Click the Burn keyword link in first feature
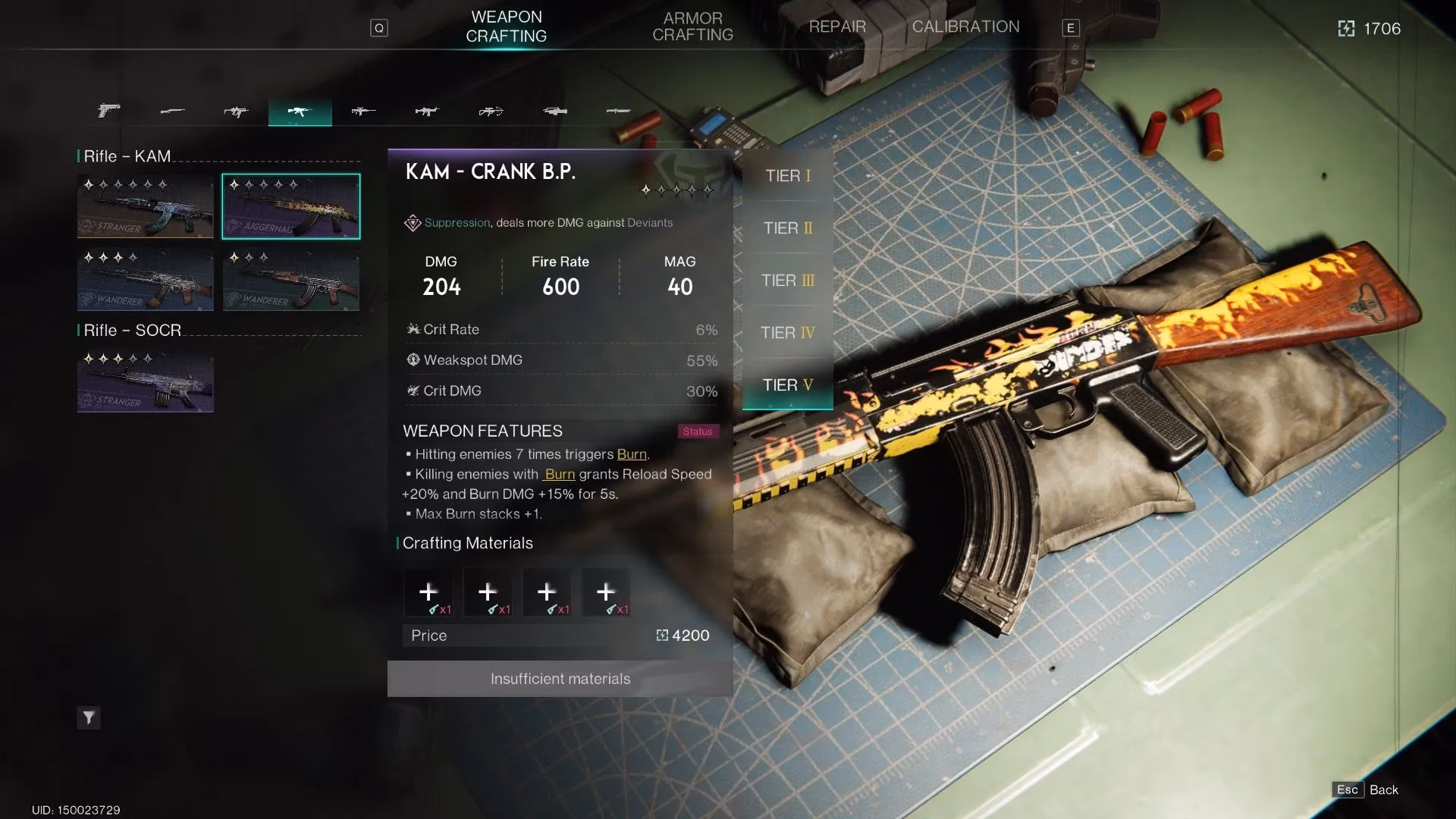Screen dimensions: 1456x819 coord(632,454)
